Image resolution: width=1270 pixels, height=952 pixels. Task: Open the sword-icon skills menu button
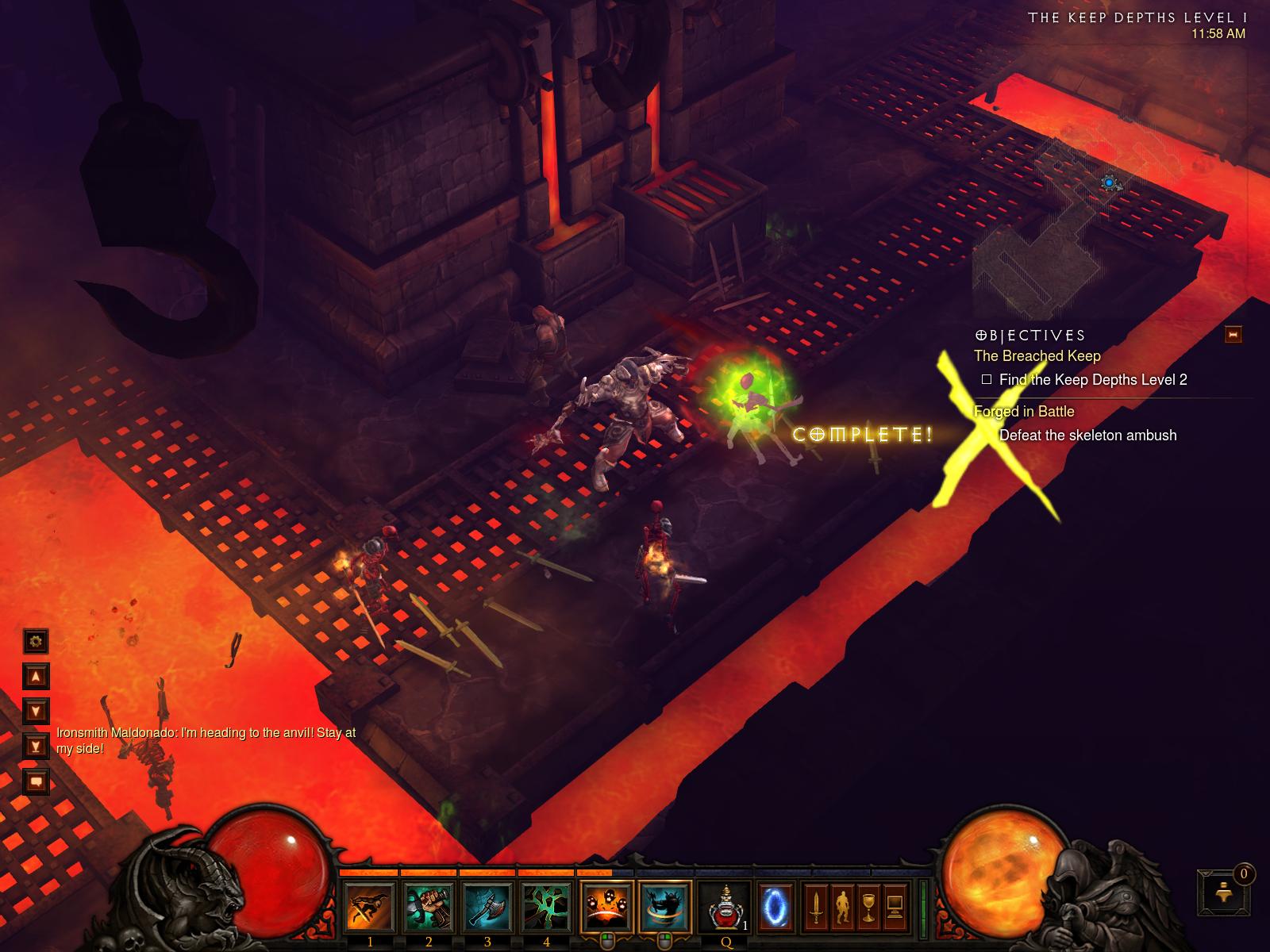pyautogui.click(x=815, y=905)
